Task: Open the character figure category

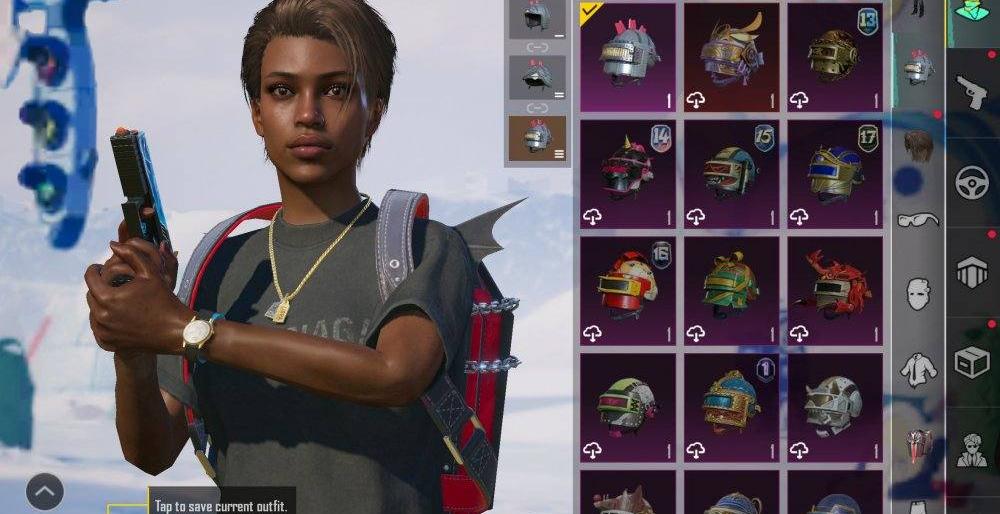Action: 971,451
